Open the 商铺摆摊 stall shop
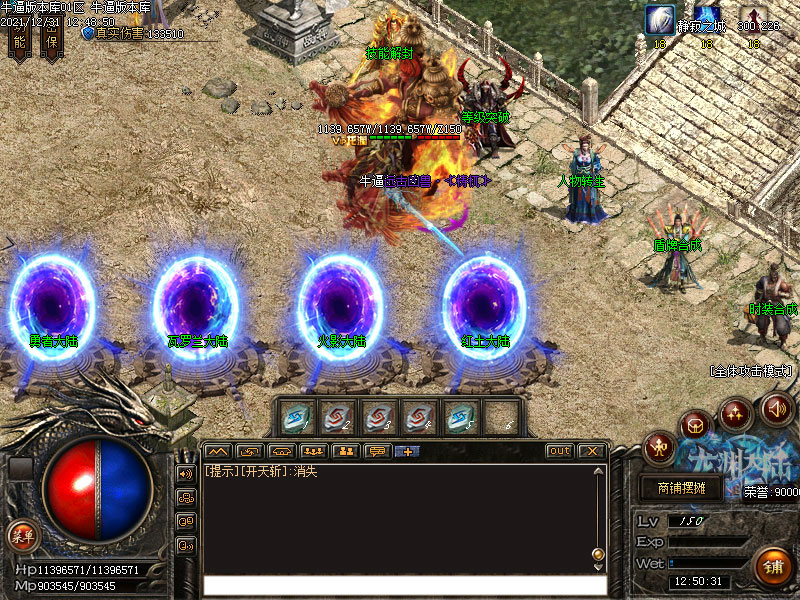800x600 pixels. (682, 487)
